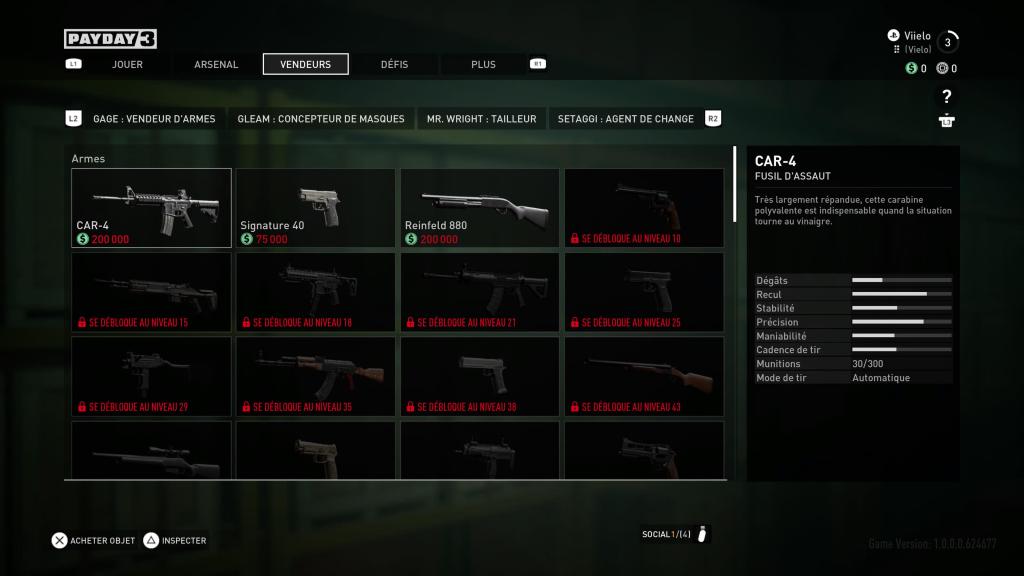
Task: Select the rifle unlocking at level 43
Action: coord(643,375)
